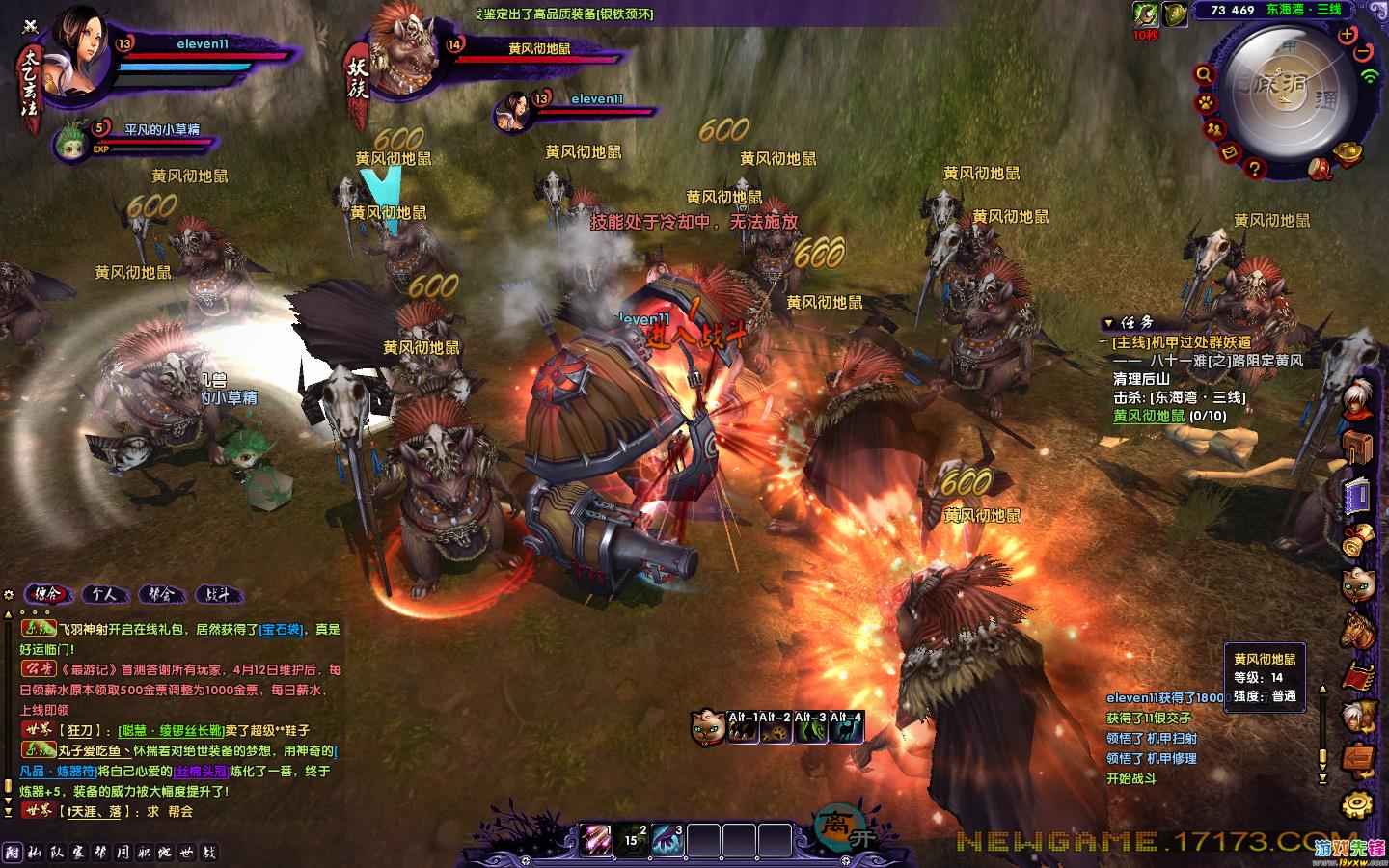Image resolution: width=1389 pixels, height=868 pixels.
Task: Click the [宝石袋] item link in chat
Action: [282, 630]
